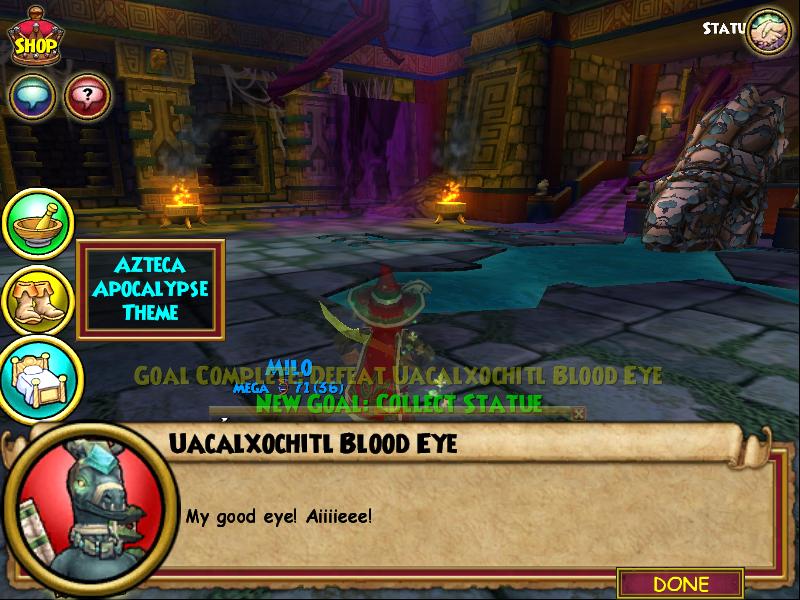Select the bed icon
This screenshot has width=800, height=600.
point(38,377)
